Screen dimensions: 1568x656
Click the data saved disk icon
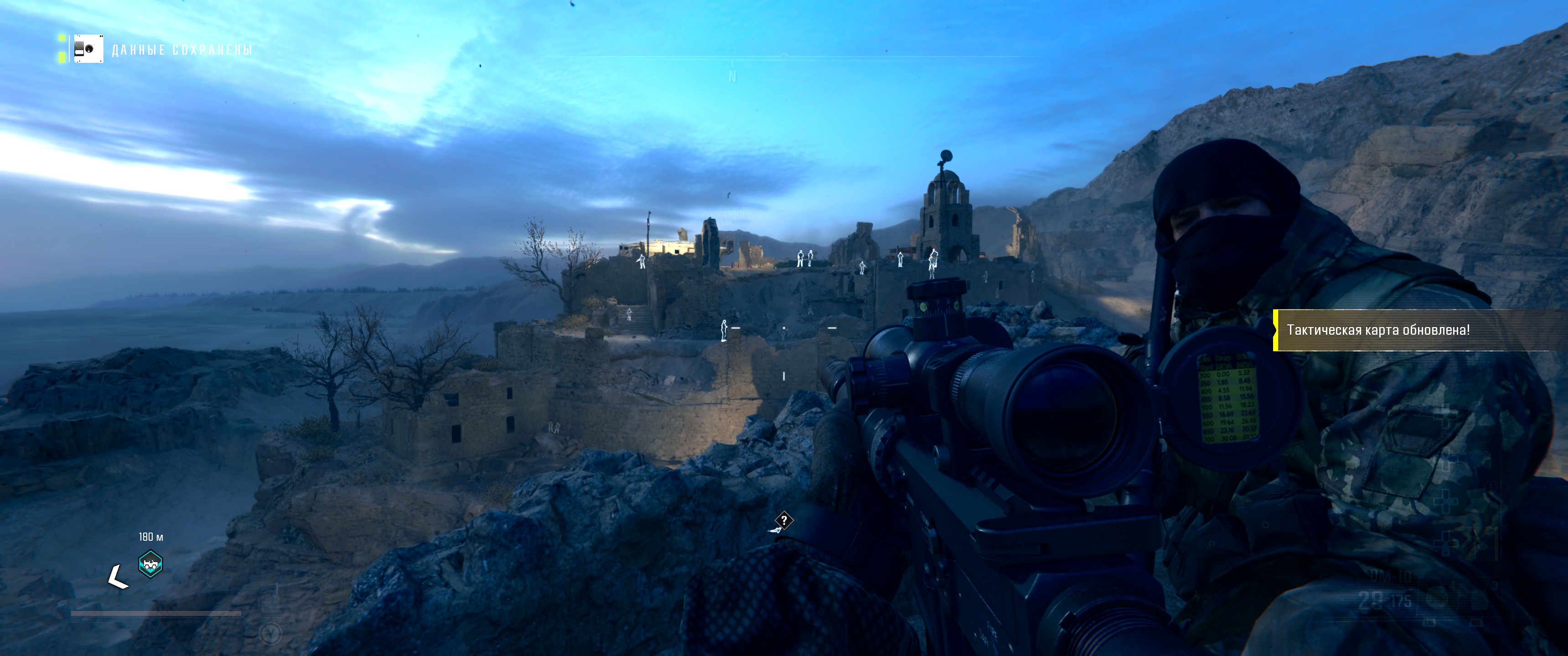[88, 49]
